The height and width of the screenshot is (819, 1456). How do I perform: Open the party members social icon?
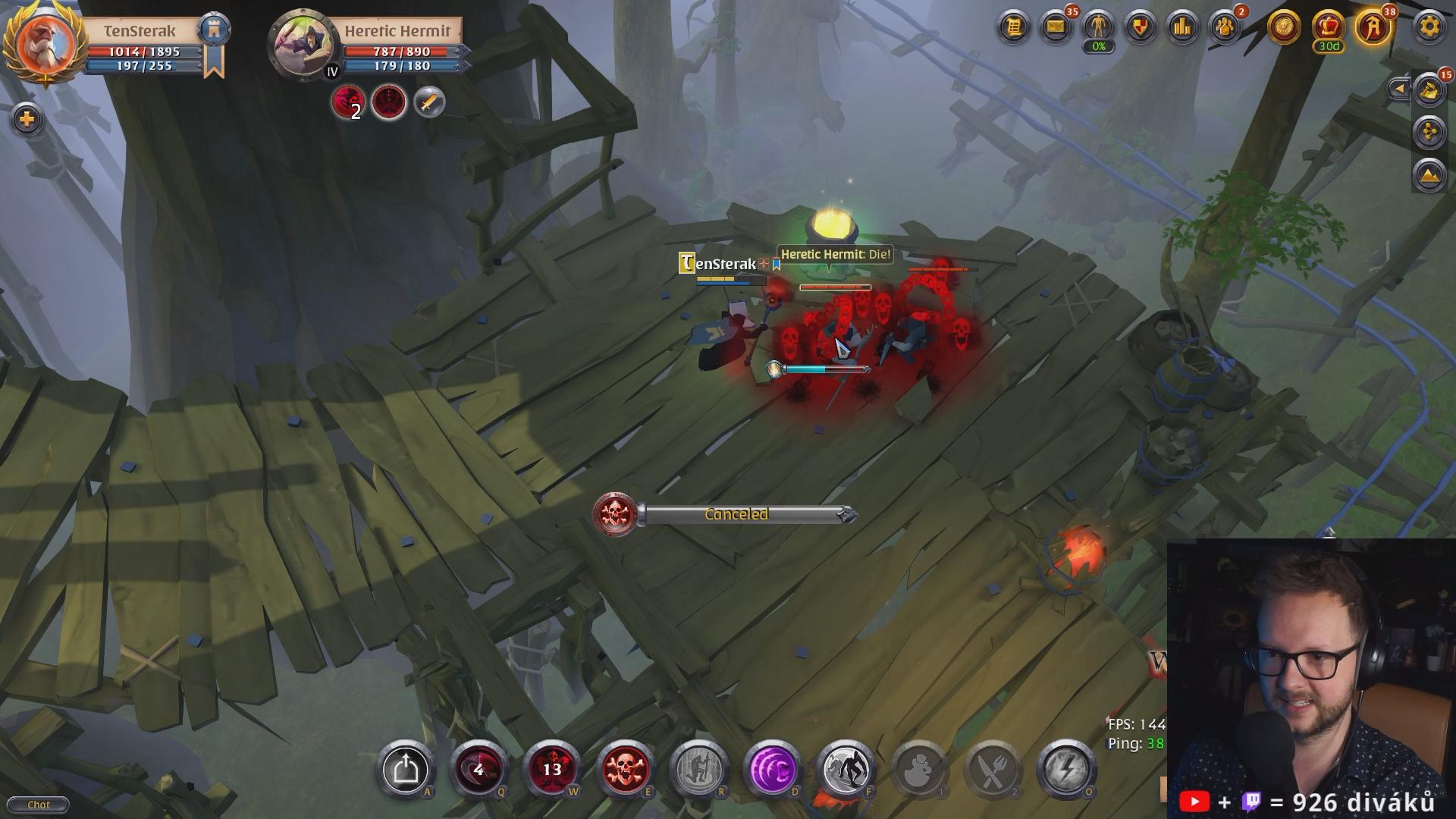click(1225, 28)
